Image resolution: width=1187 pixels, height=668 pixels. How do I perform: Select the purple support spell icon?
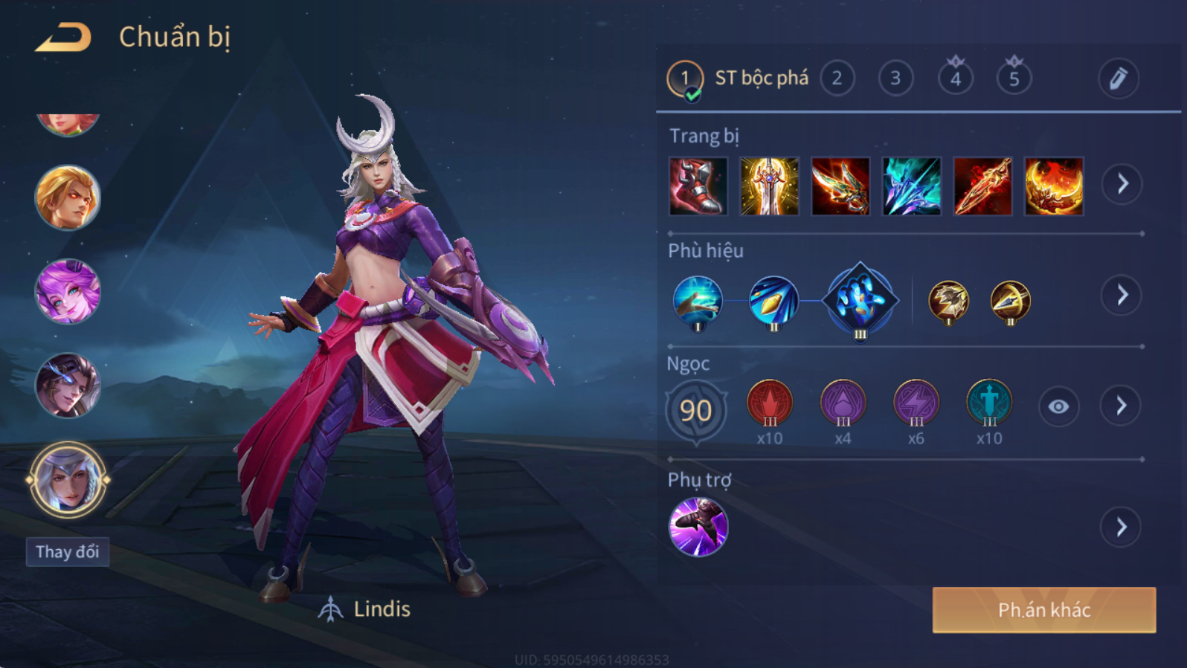coord(698,527)
